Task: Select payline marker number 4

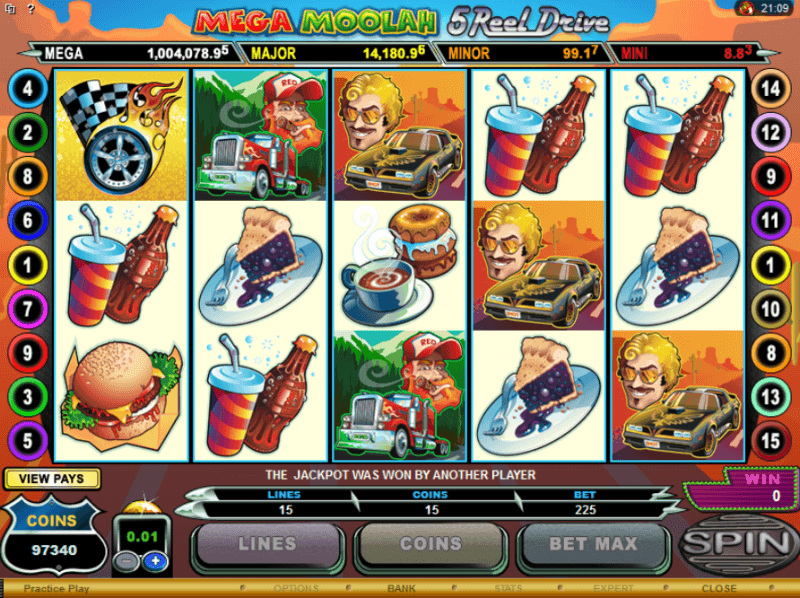Action: click(28, 89)
